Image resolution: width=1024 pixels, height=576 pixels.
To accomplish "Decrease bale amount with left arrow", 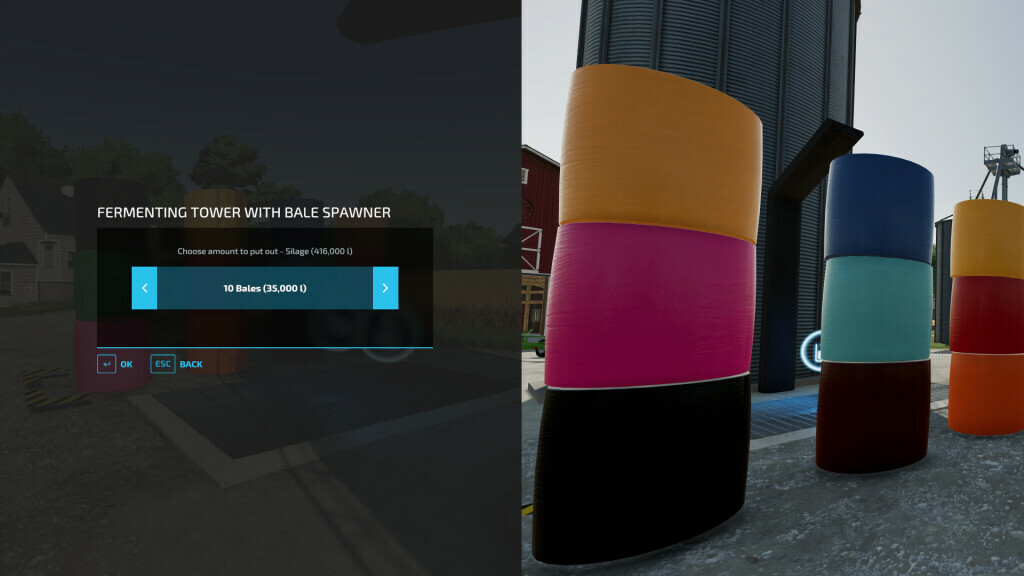I will coord(144,288).
